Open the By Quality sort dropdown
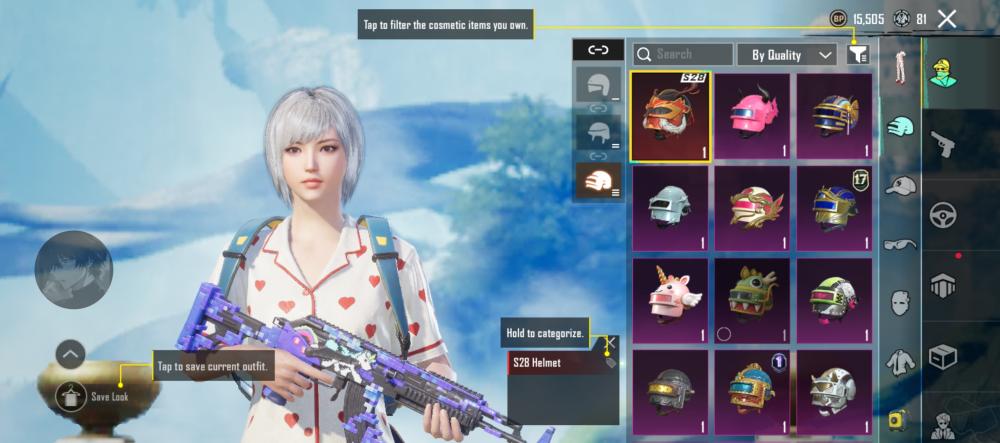 (786, 55)
